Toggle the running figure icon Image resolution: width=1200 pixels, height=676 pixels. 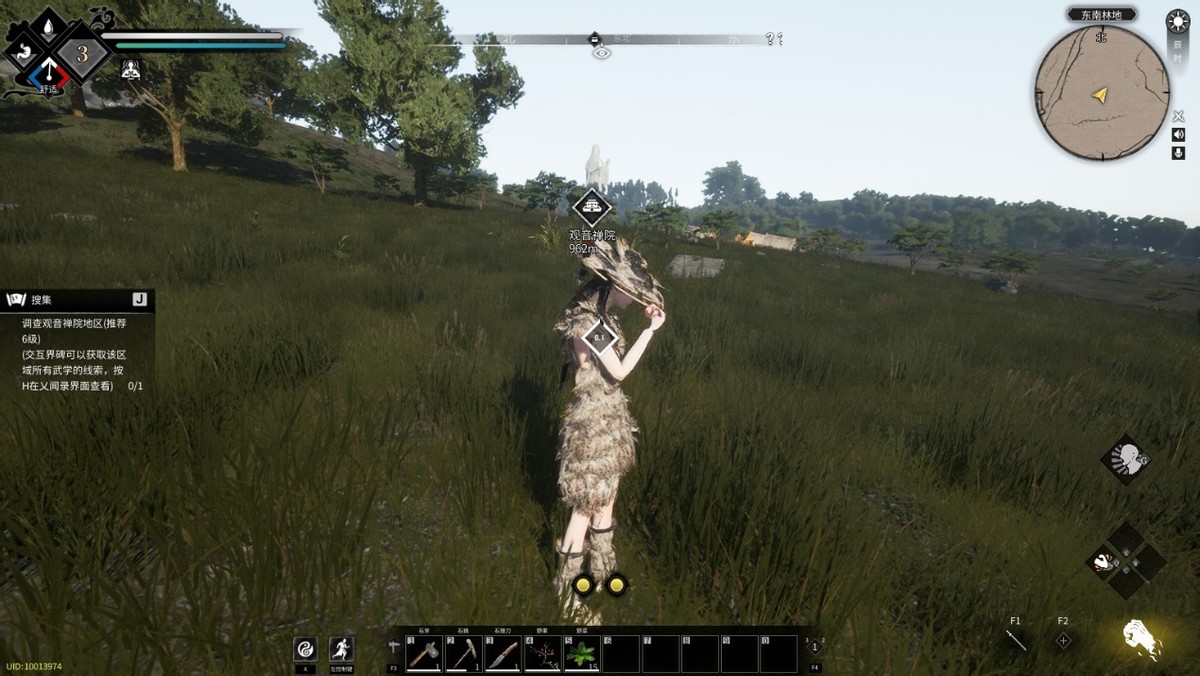342,648
